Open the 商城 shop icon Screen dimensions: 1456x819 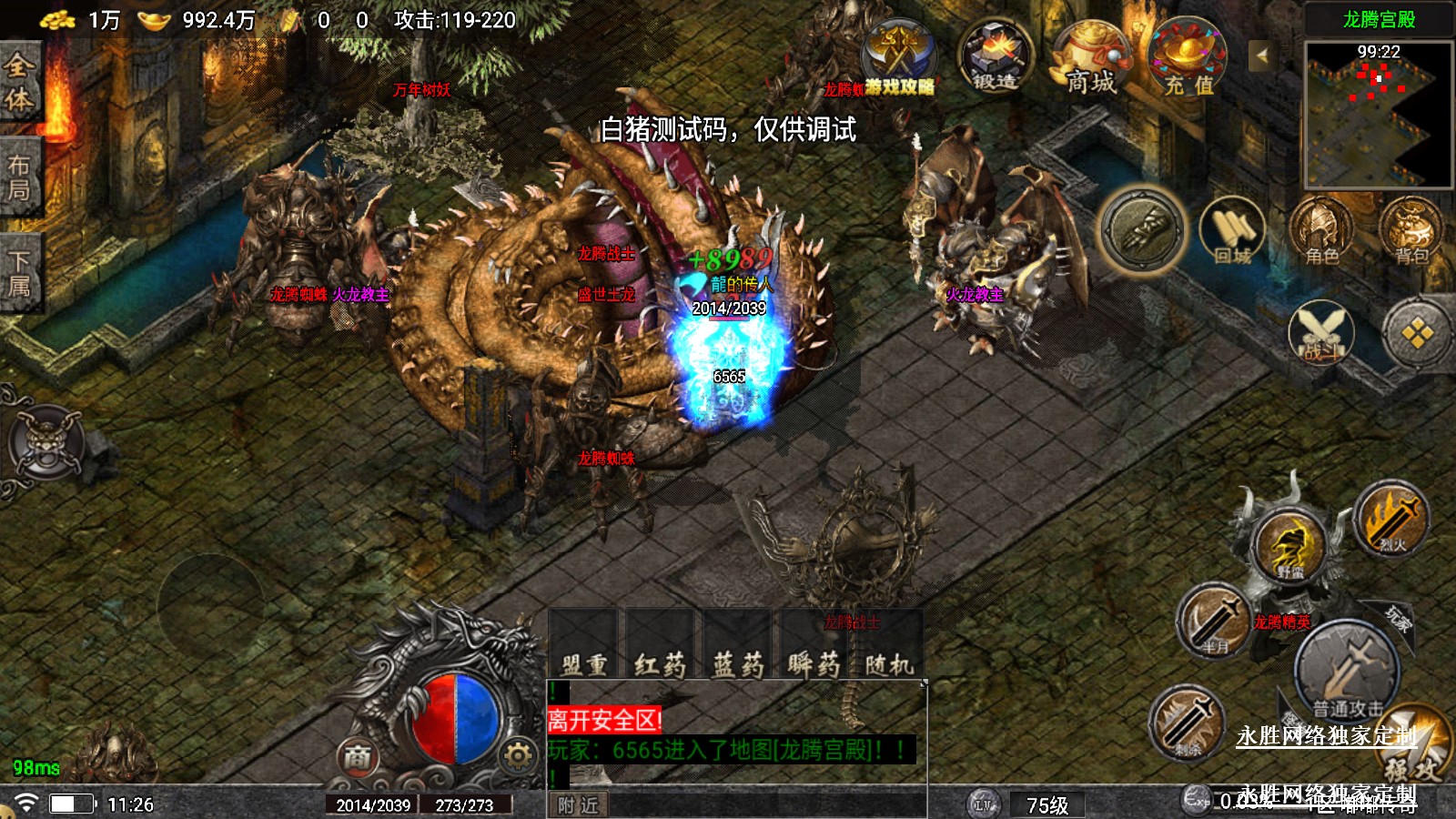1089,59
